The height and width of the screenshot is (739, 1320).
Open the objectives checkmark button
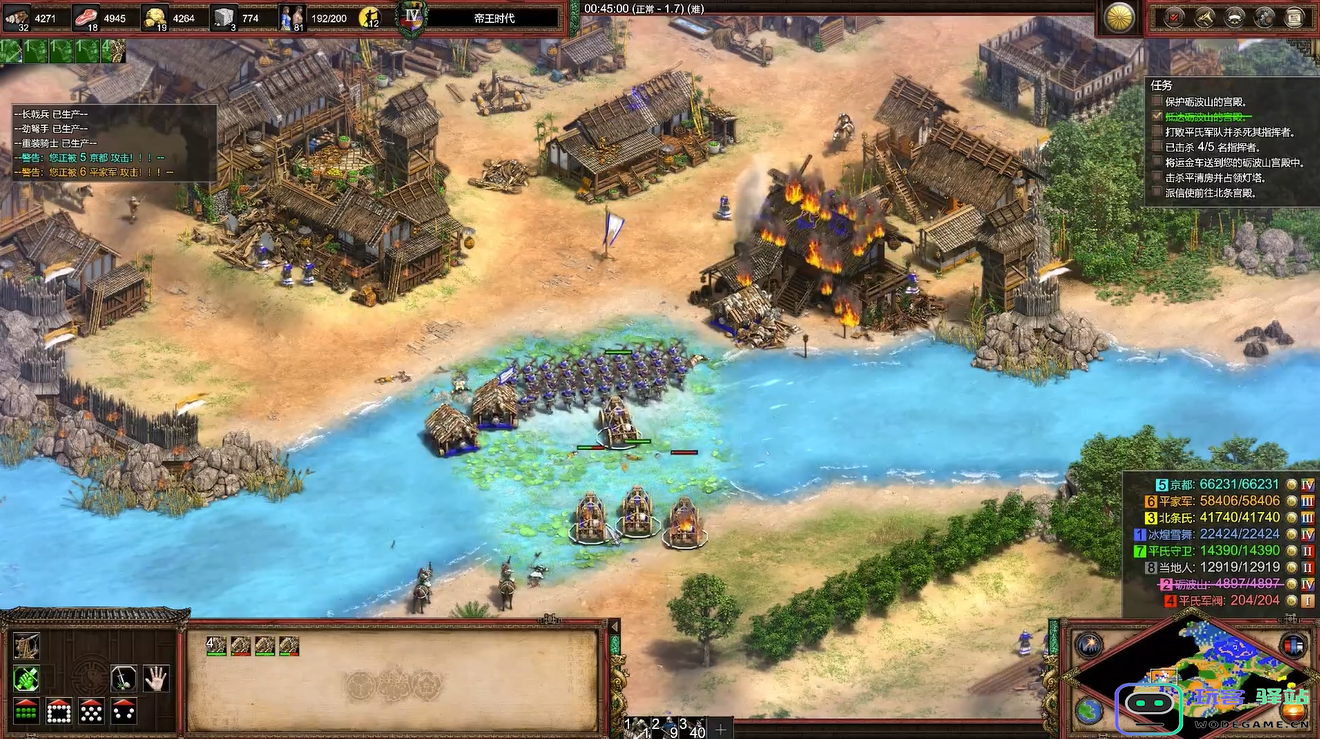(1175, 16)
